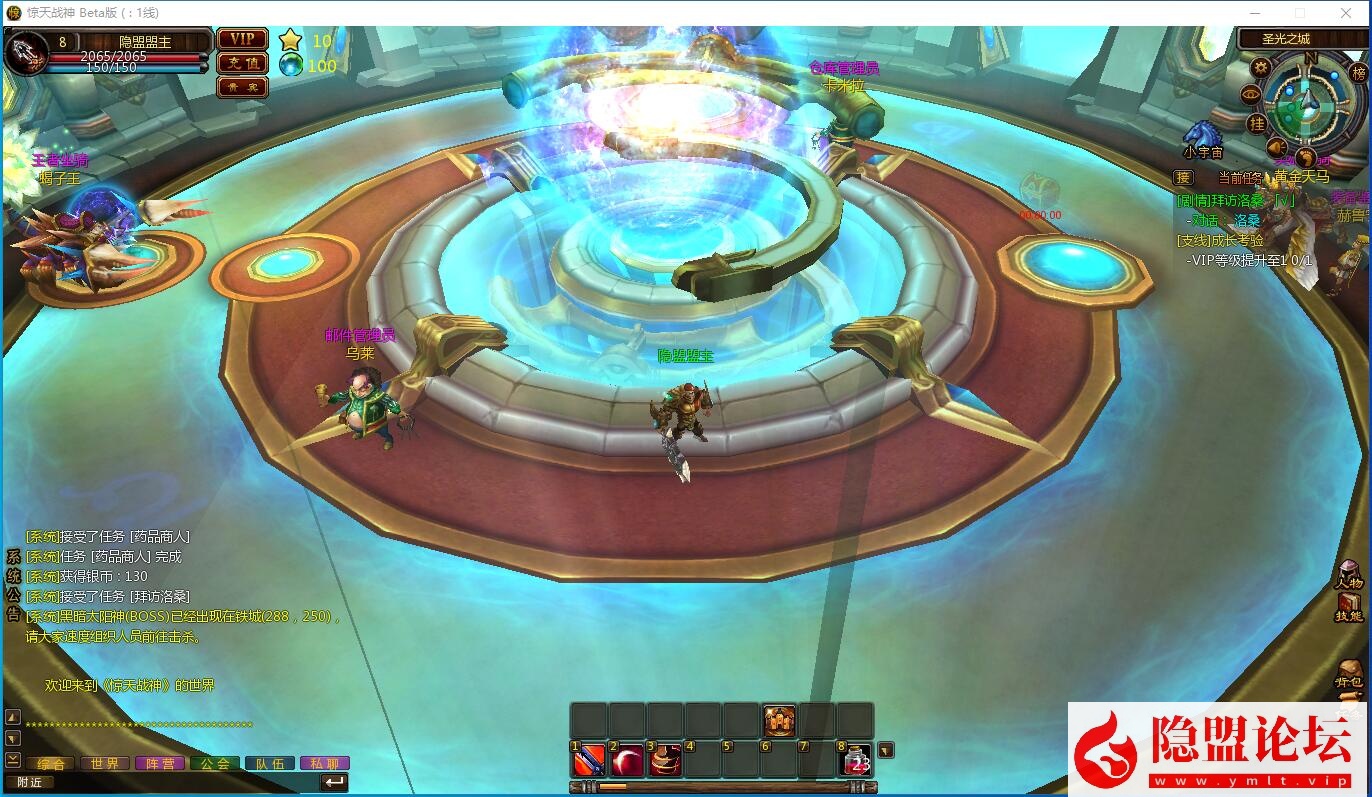Use the red potion in slot 8
Image resolution: width=1372 pixels, height=797 pixels.
pyautogui.click(x=857, y=761)
